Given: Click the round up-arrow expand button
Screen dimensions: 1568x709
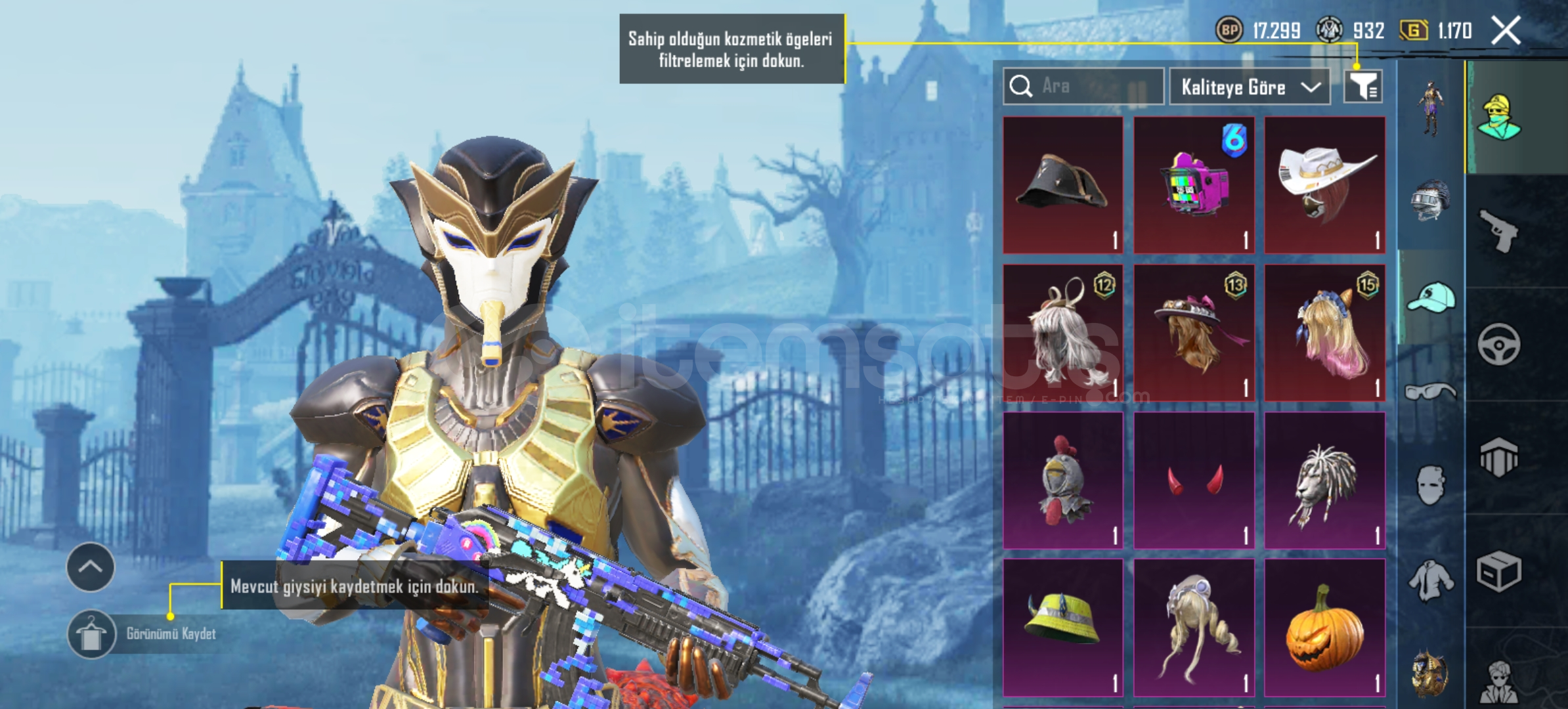Looking at the screenshot, I should (91, 567).
